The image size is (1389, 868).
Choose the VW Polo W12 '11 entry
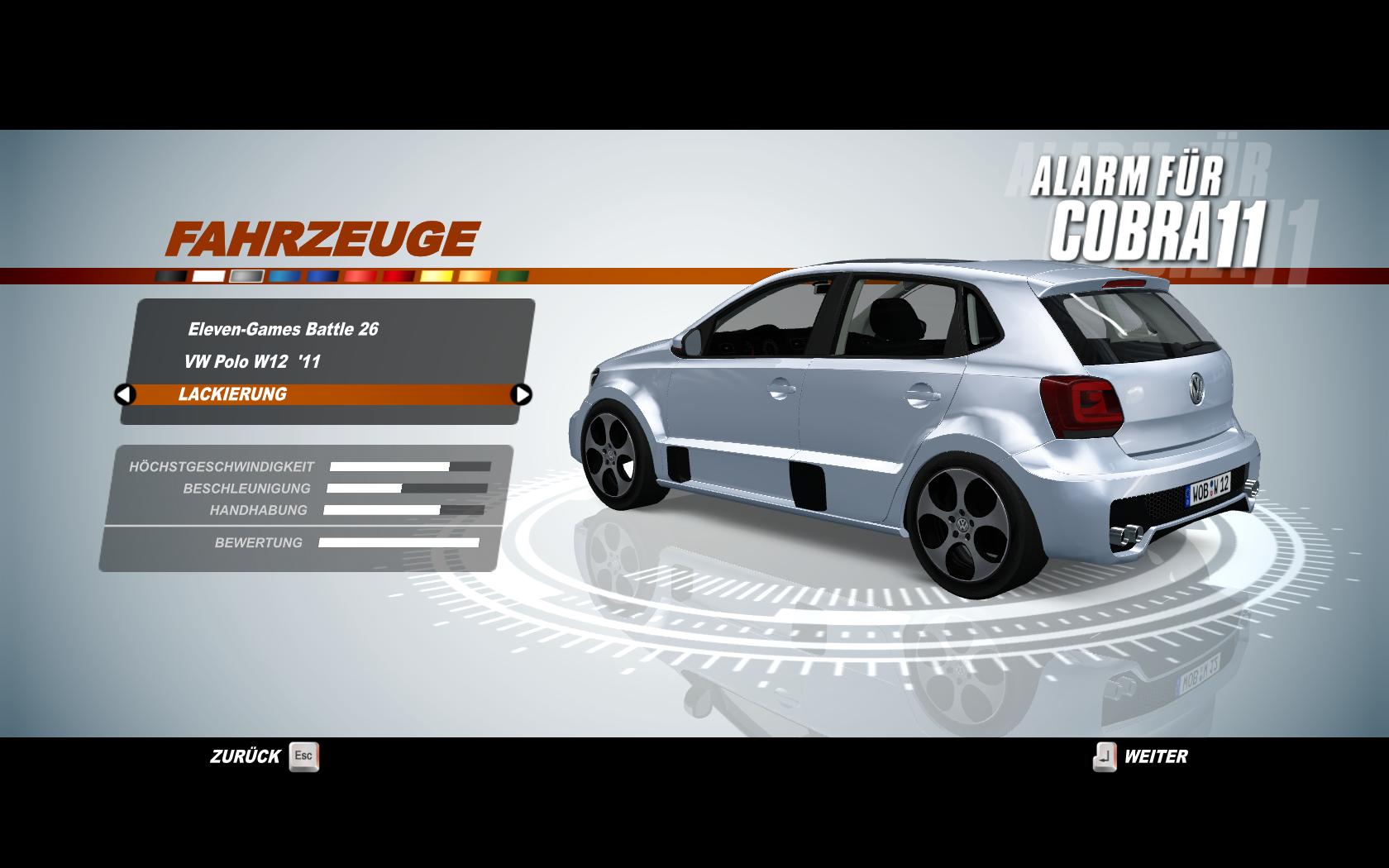click(x=252, y=361)
